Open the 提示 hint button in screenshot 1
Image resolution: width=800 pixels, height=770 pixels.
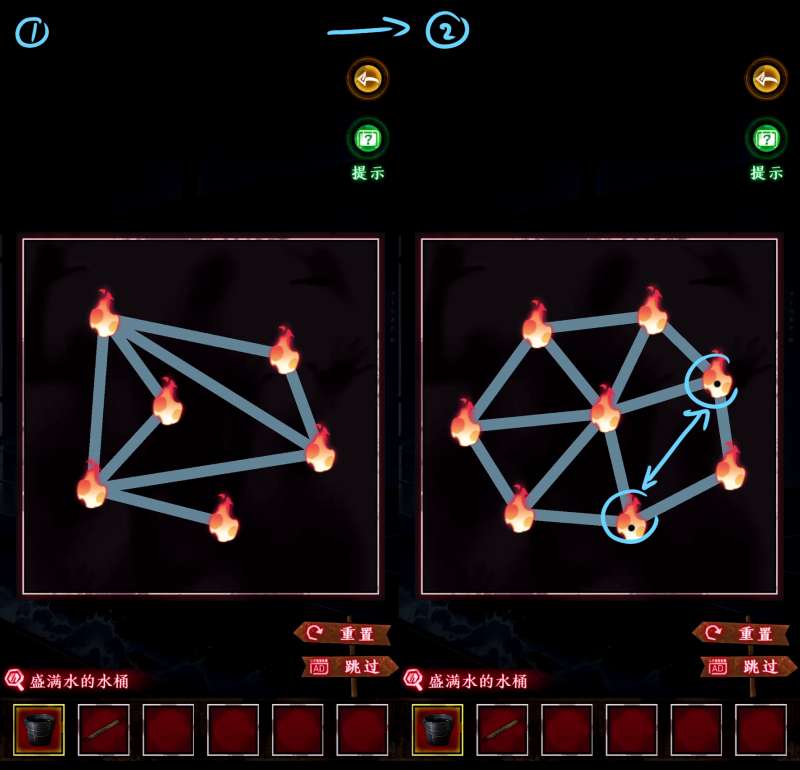(x=367, y=139)
